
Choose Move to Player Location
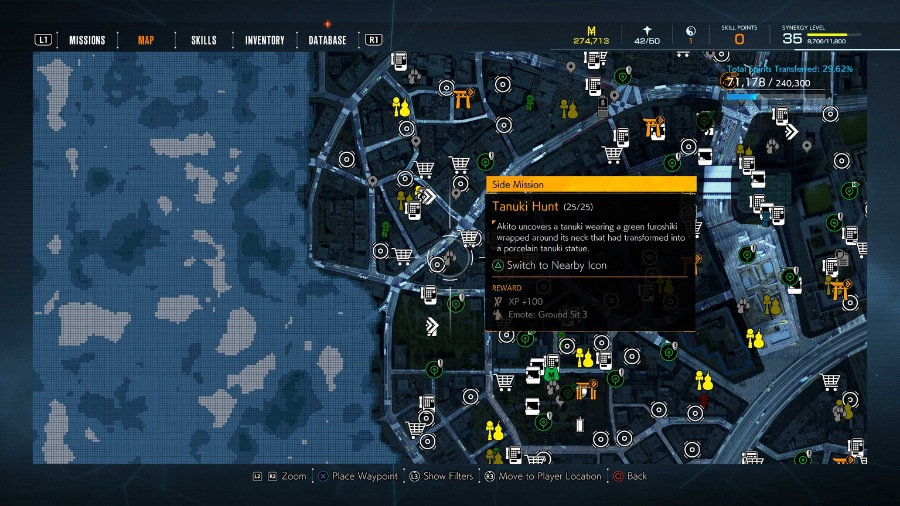tap(549, 477)
